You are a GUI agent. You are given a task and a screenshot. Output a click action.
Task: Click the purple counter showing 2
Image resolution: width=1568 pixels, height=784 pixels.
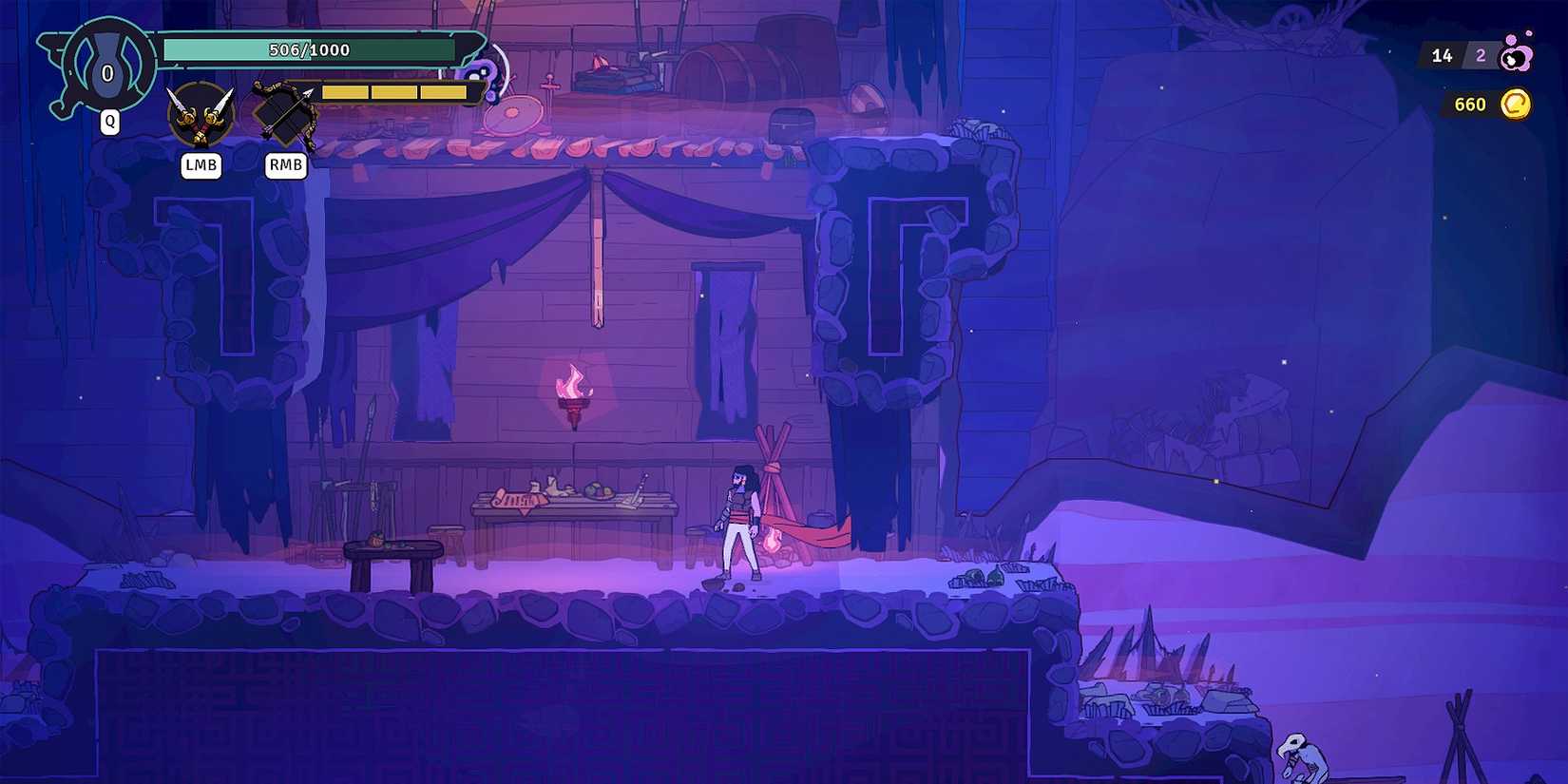1480,55
